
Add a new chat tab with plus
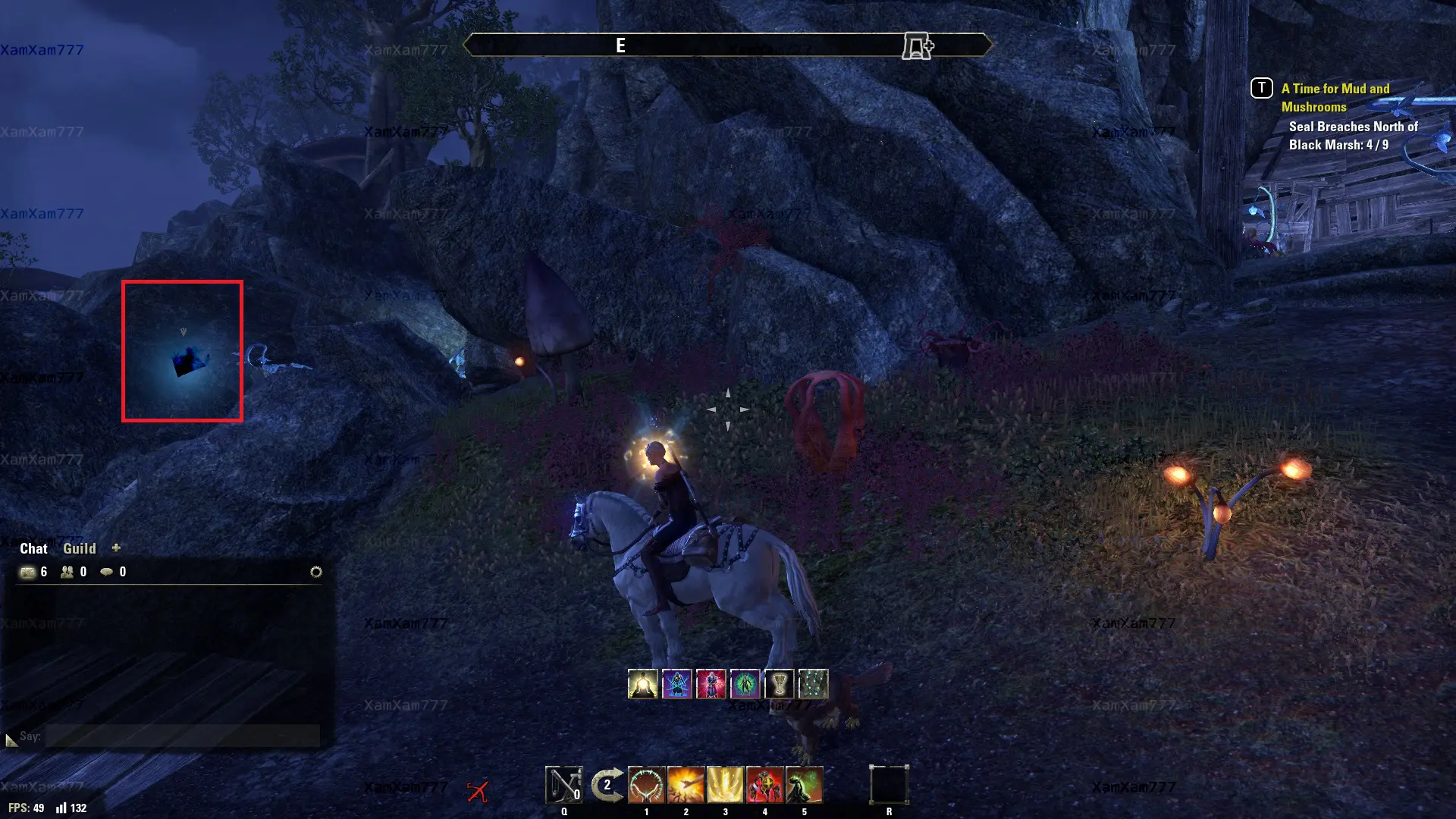click(x=116, y=548)
